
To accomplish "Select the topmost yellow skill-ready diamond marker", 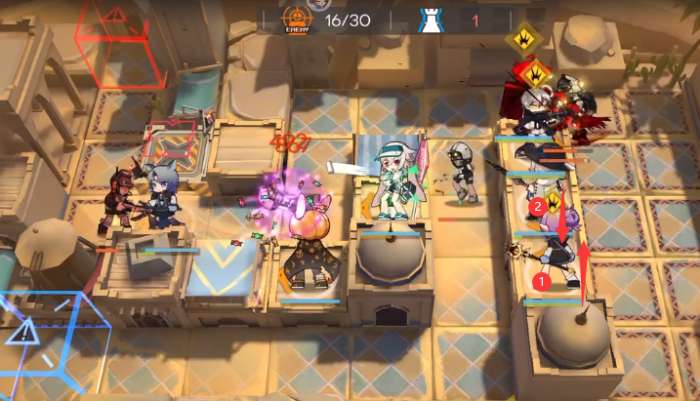I will point(524,39).
